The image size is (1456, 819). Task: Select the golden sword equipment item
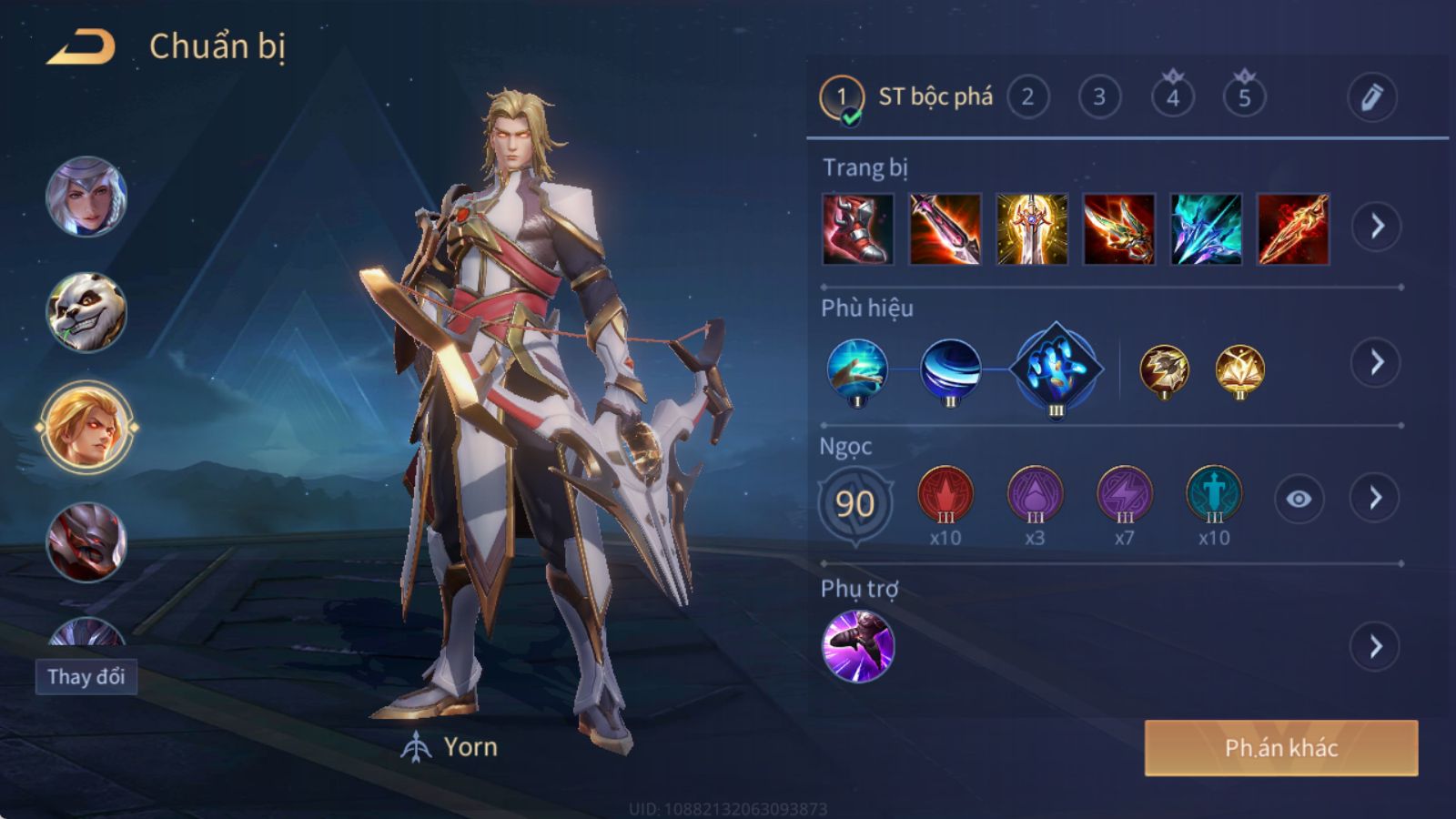pos(1031,229)
